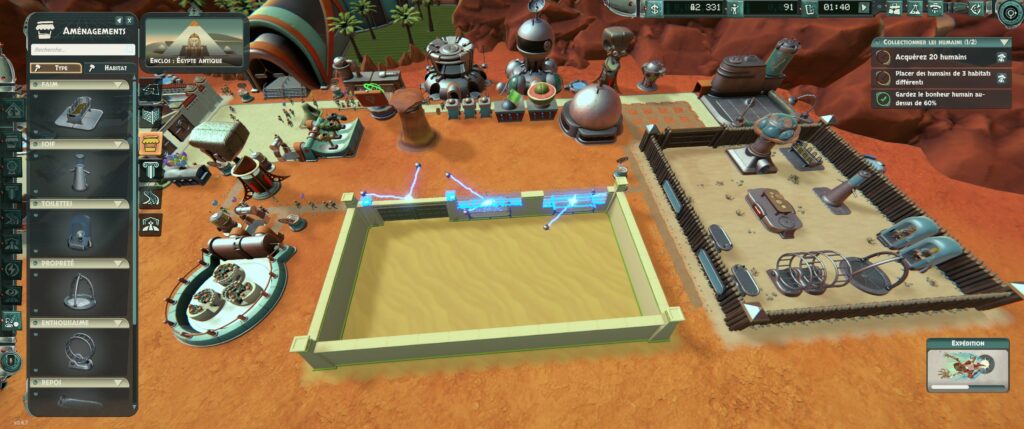Select the Repos rest category header
1024x429 pixels.
80,383
